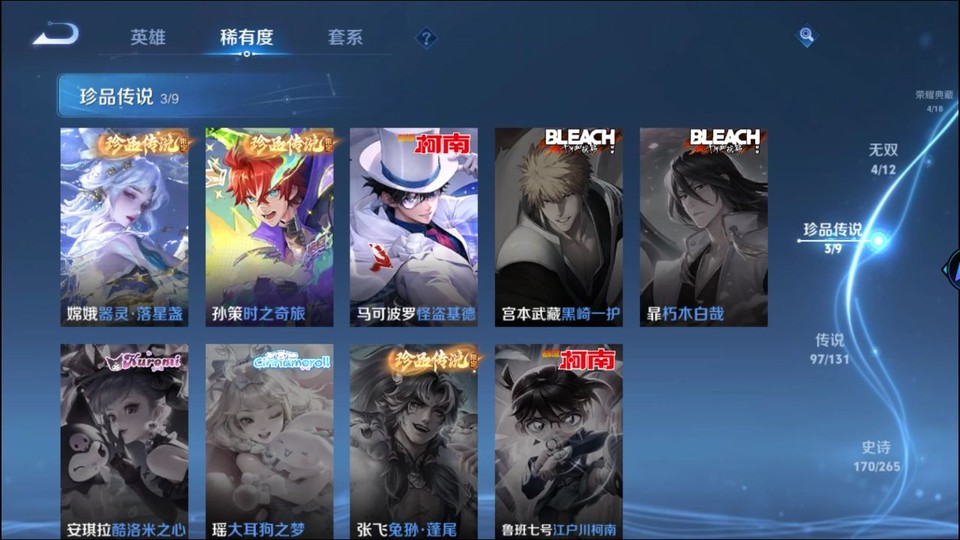Go to the 传说 97/131 category
Image resolution: width=960 pixels, height=540 pixels.
pyautogui.click(x=831, y=347)
